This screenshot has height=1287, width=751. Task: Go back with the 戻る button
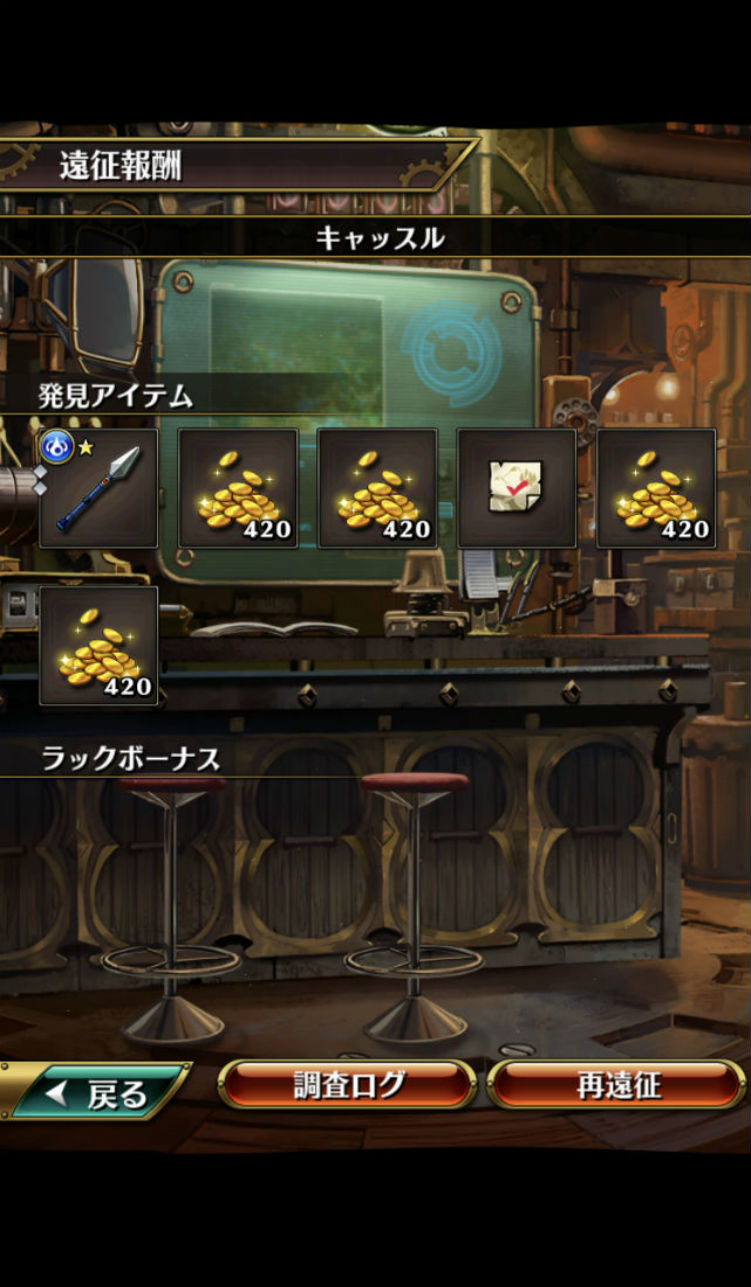(100, 1092)
